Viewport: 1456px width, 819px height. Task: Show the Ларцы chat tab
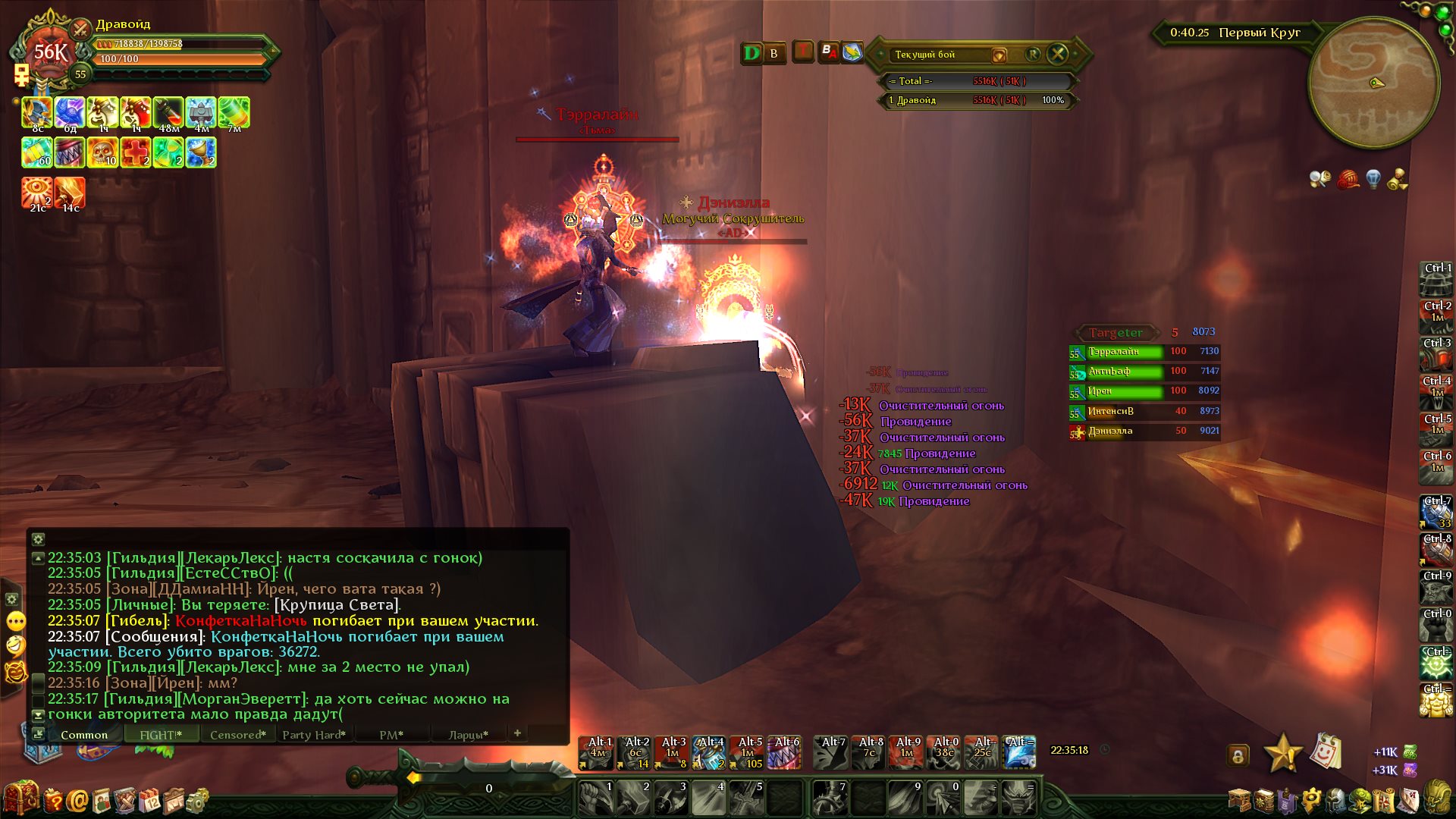(x=467, y=735)
